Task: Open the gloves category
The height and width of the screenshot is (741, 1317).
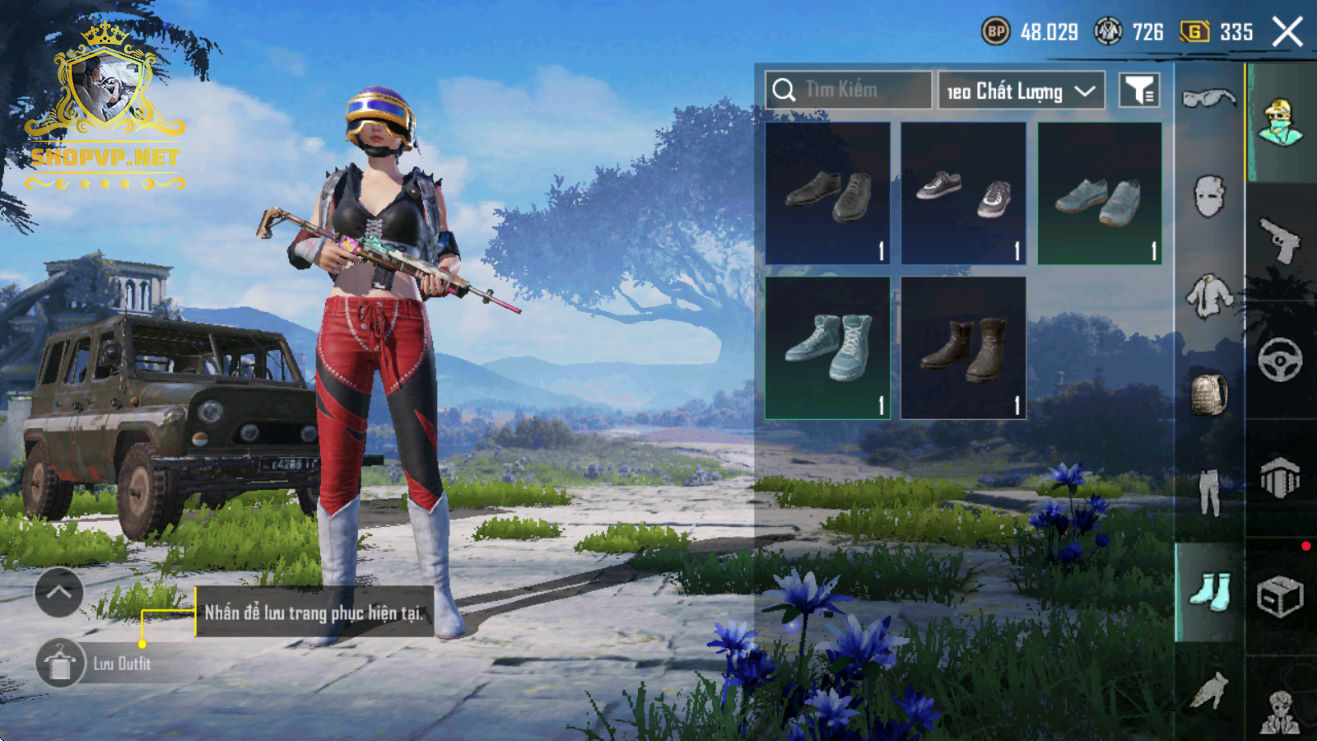Action: pyautogui.click(x=1209, y=690)
